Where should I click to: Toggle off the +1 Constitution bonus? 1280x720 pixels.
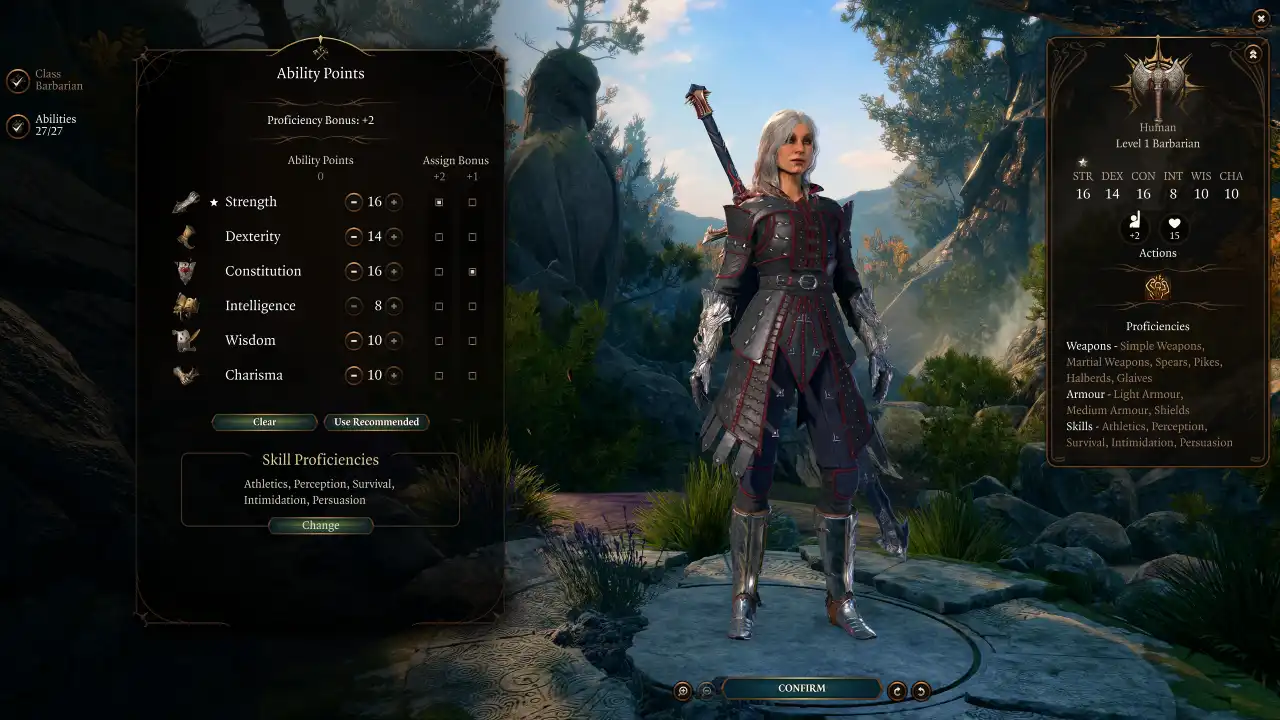(x=472, y=271)
